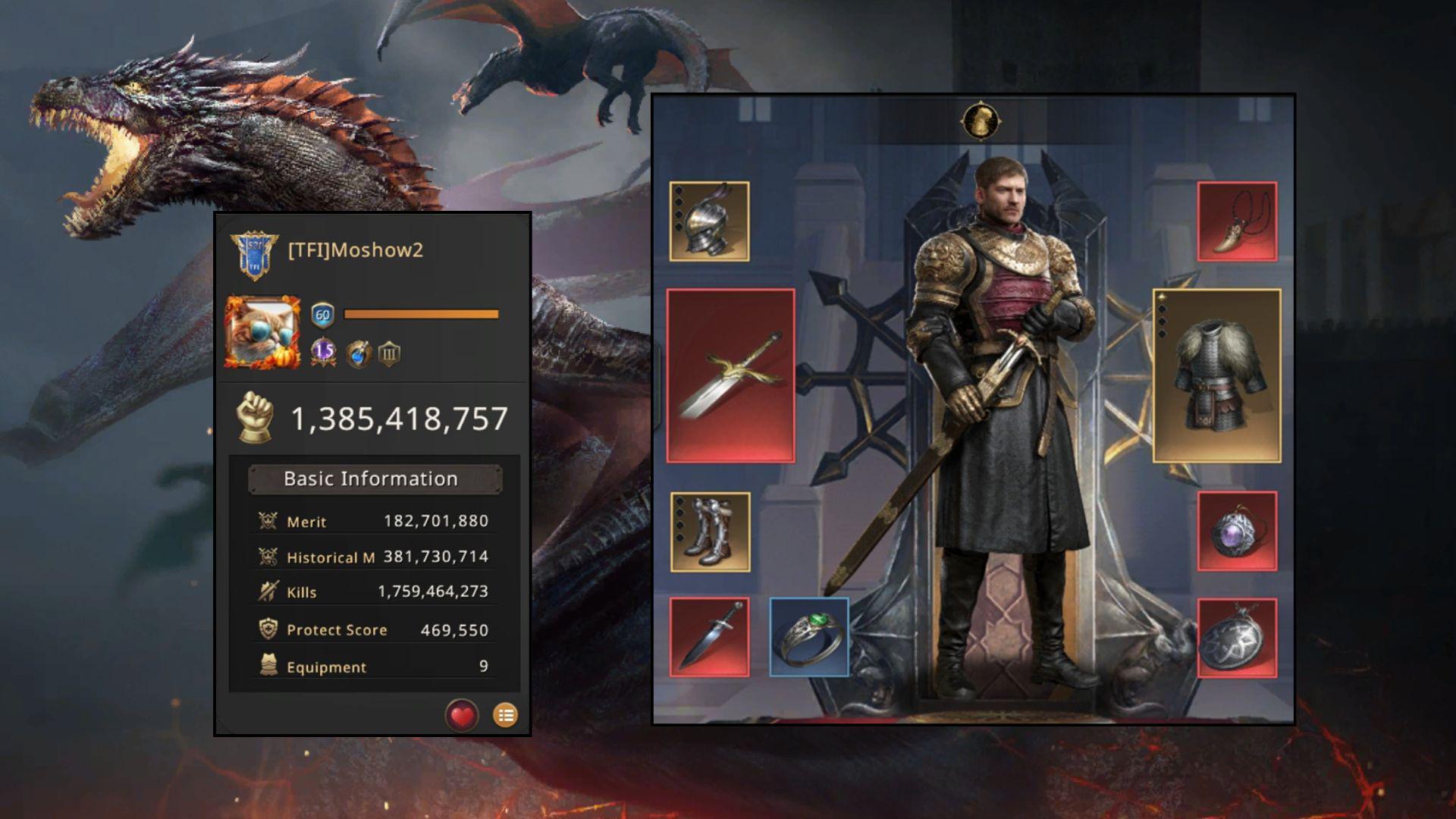Click the purple level 15 badge

click(324, 352)
